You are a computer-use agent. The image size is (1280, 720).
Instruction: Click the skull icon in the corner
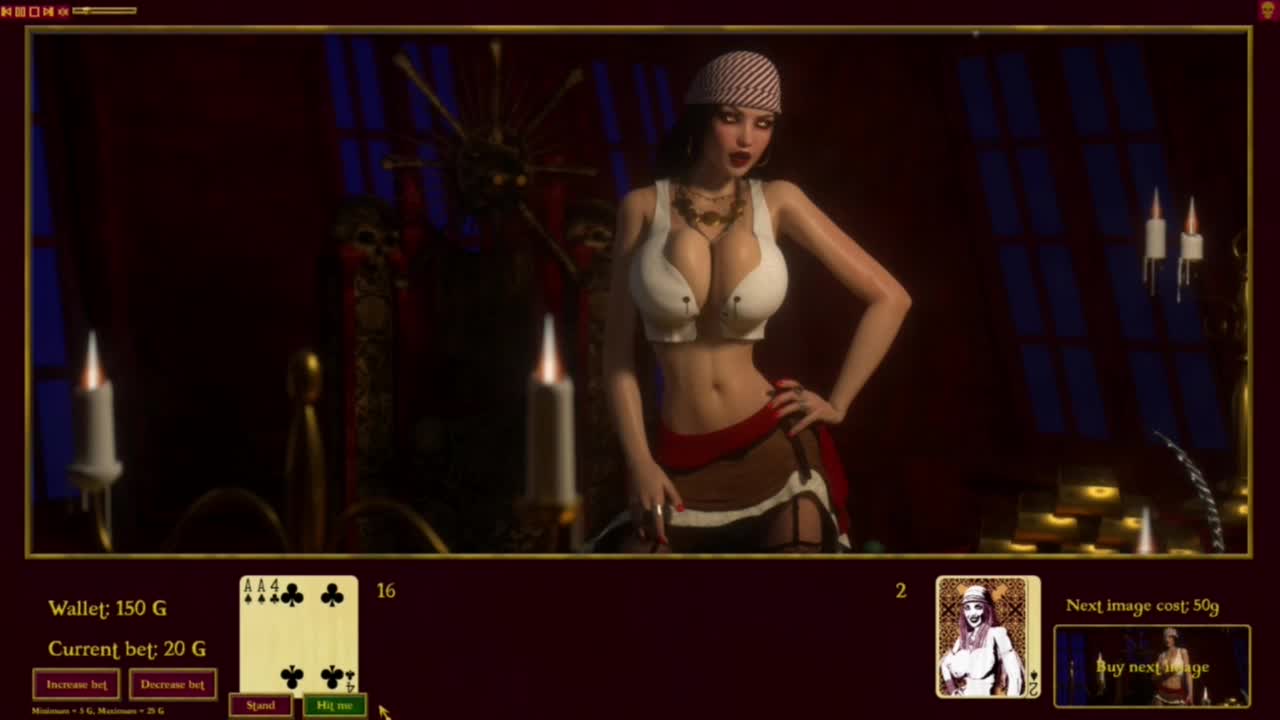1267,10
